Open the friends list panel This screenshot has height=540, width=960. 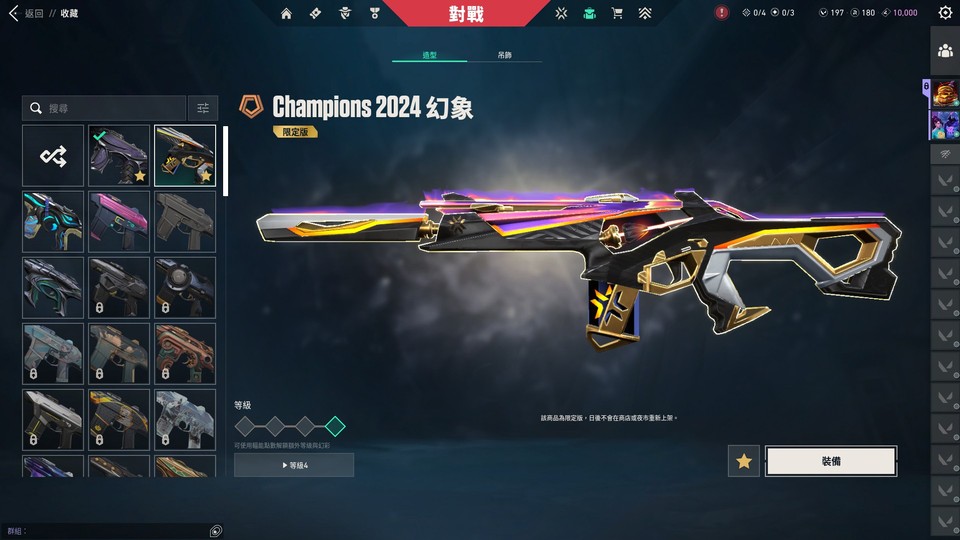coord(945,50)
